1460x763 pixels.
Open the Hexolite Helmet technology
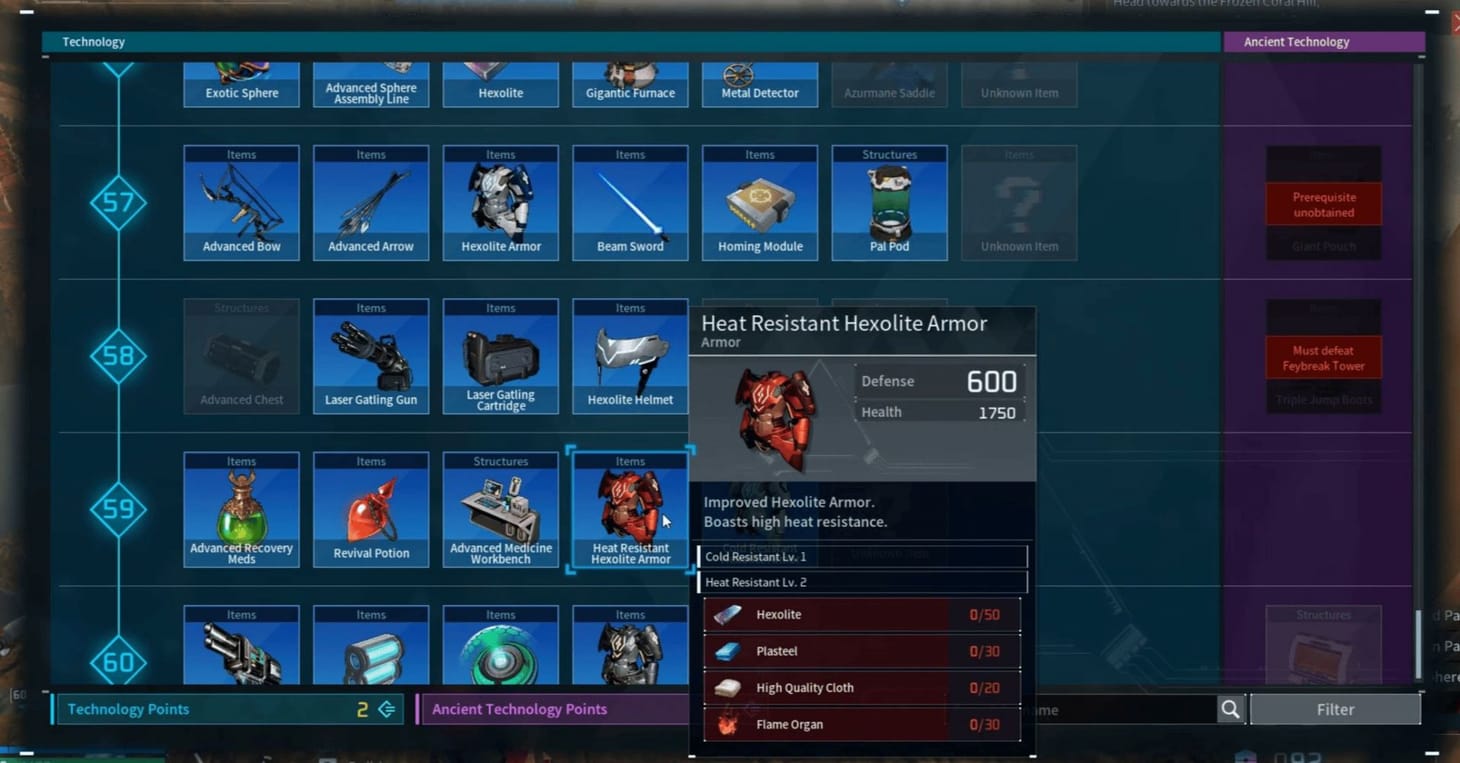[x=630, y=355]
